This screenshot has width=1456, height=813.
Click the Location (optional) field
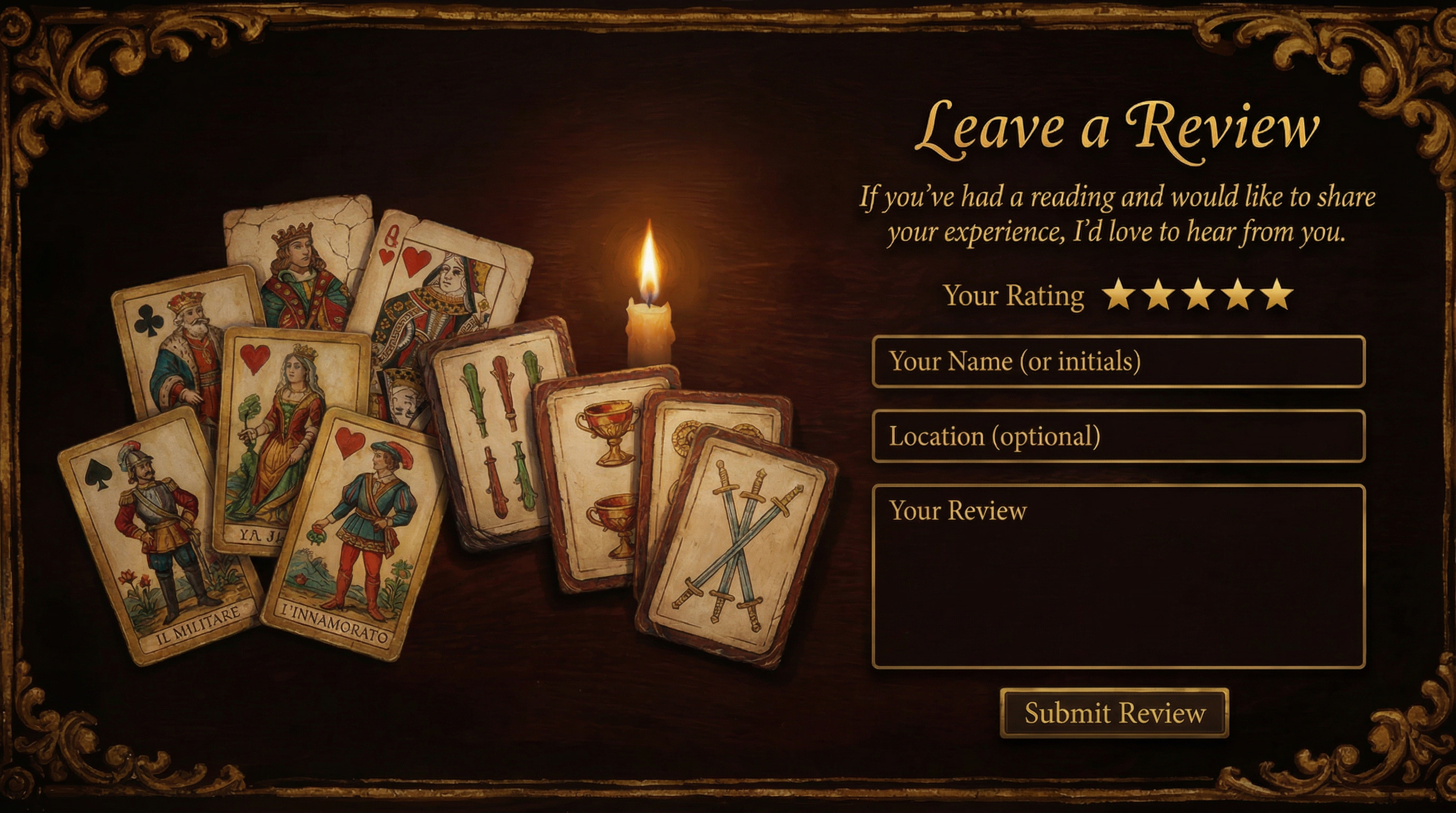click(x=1125, y=437)
